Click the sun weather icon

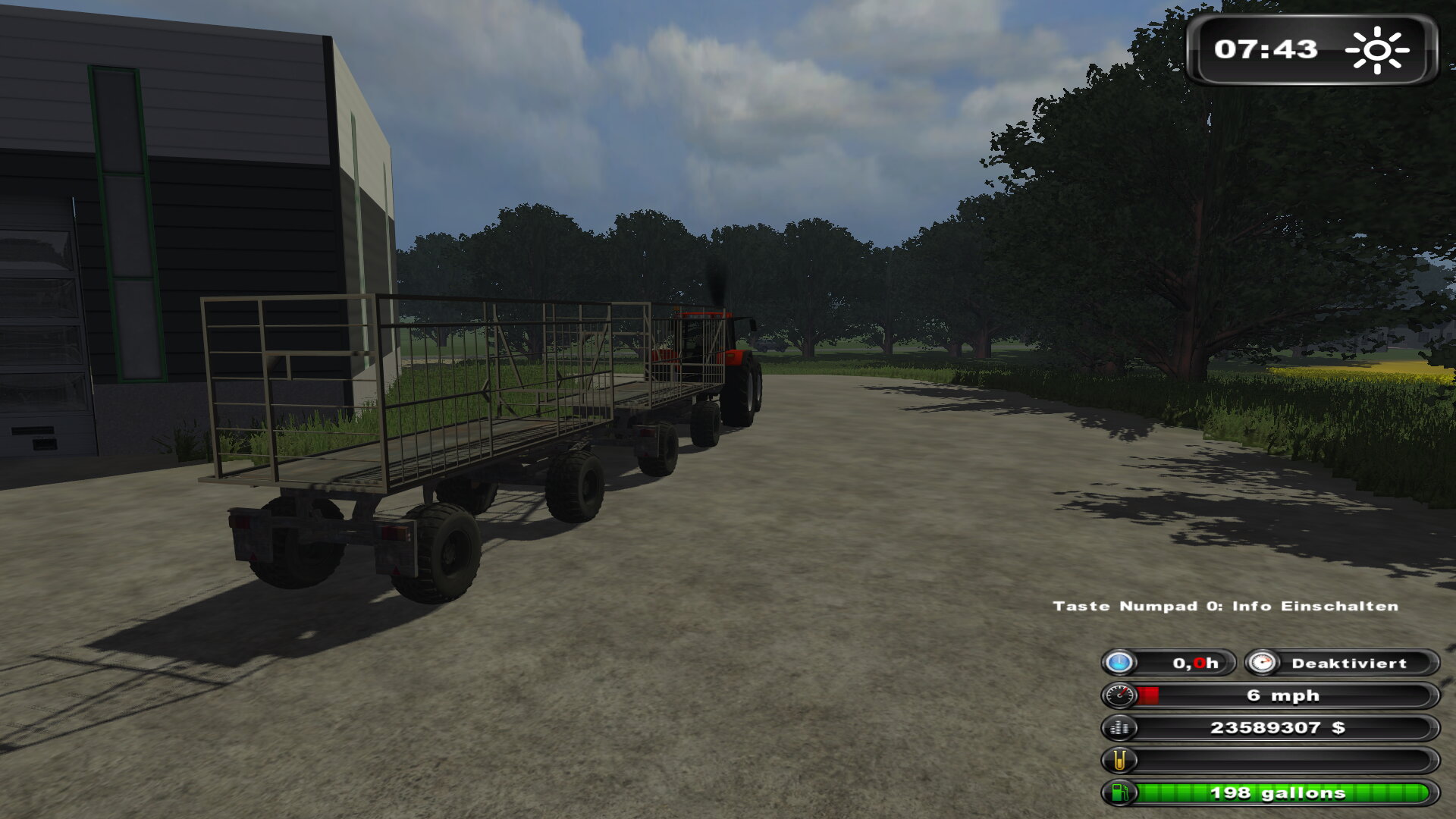[1377, 50]
